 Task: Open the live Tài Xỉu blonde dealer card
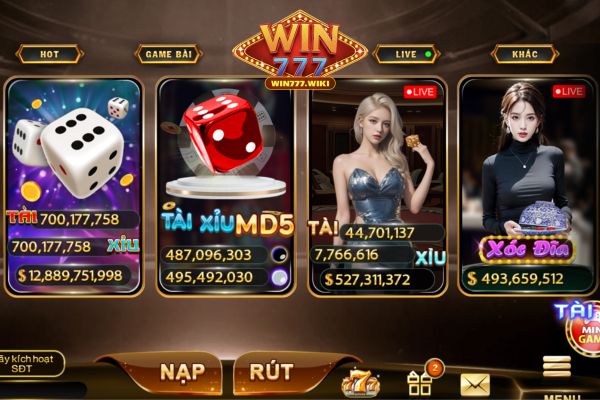point(377,185)
